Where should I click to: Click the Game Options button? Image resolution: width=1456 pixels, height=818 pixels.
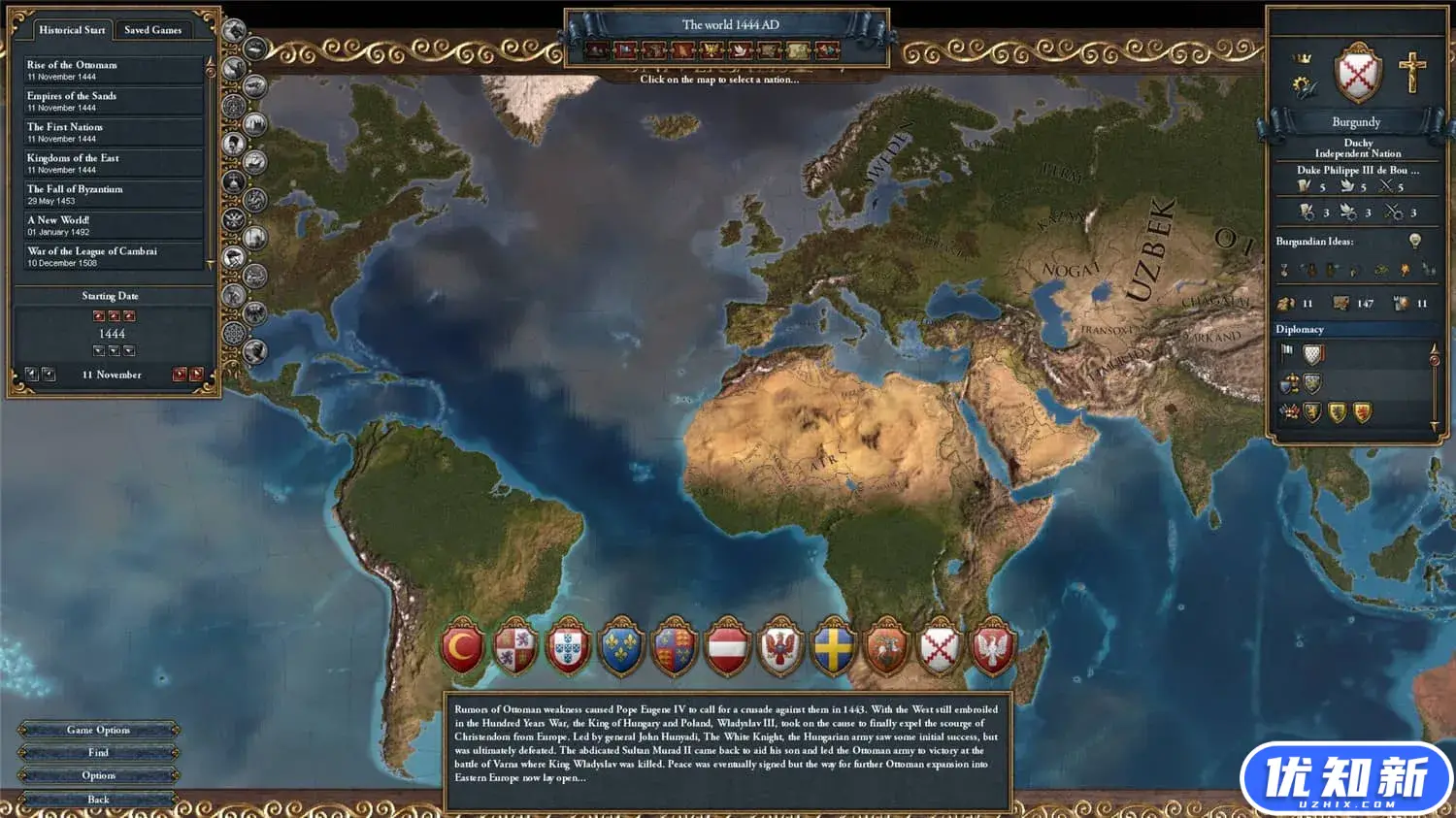point(97,730)
